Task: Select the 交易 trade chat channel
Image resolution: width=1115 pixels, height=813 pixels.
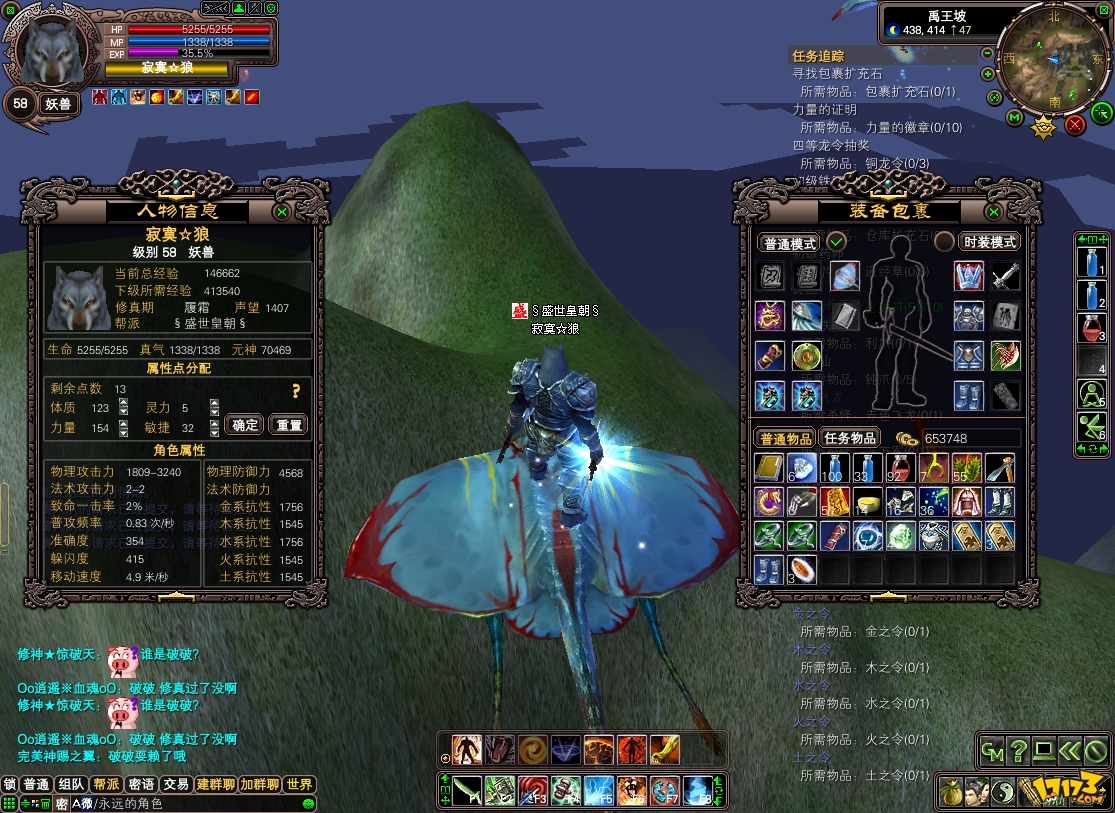Action: pos(177,785)
